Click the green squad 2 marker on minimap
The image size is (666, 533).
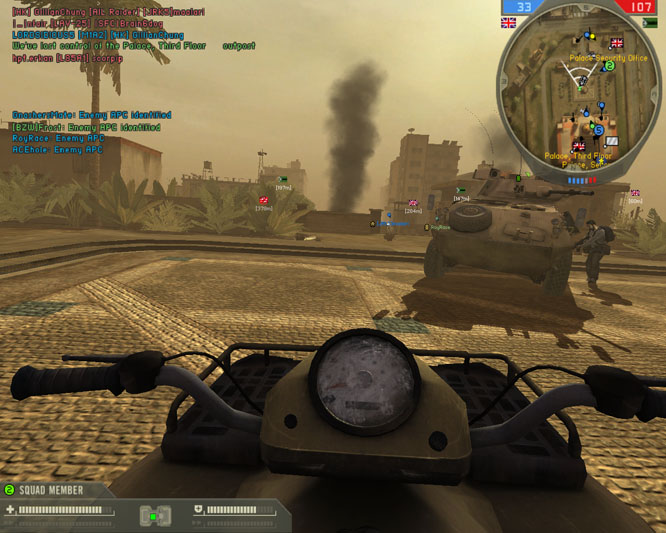[609, 66]
